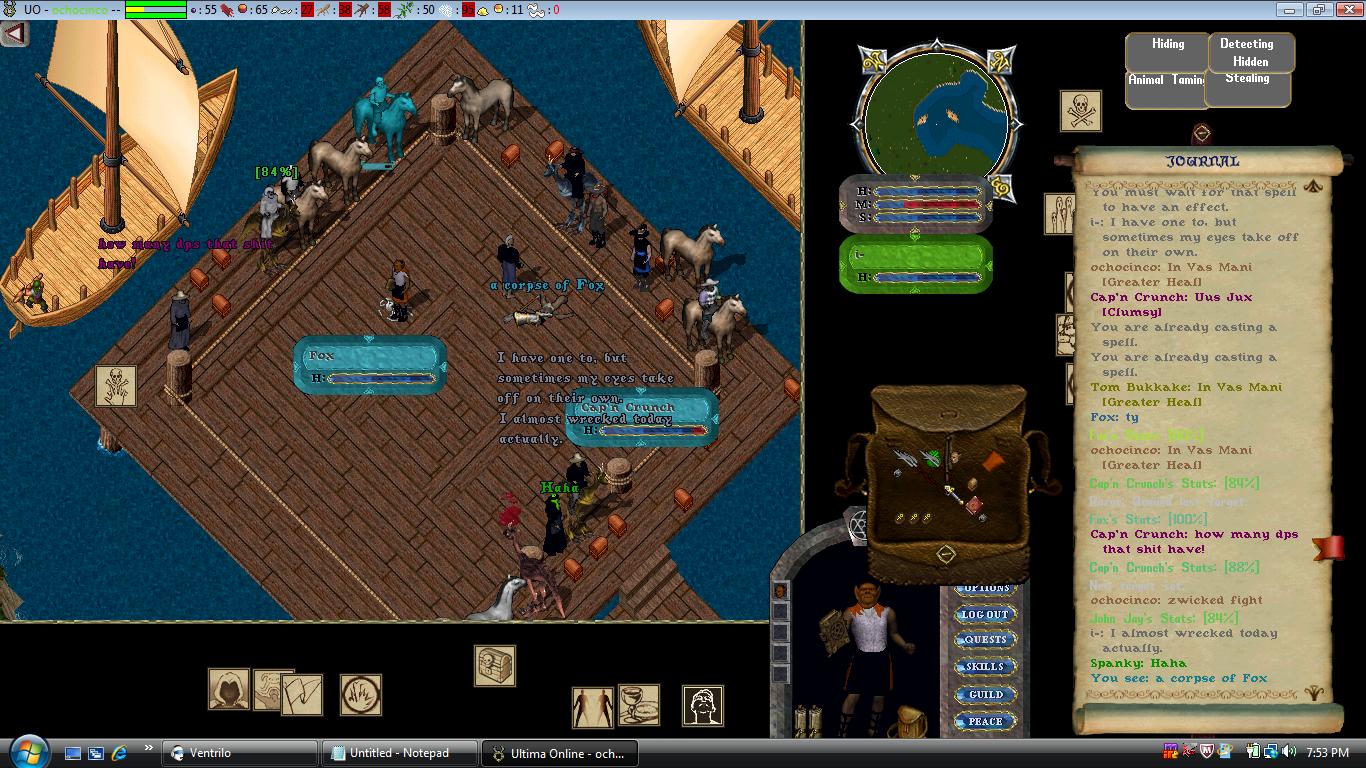Activate the hooded figure ability icon
This screenshot has height=768, width=1366.
coord(228,689)
